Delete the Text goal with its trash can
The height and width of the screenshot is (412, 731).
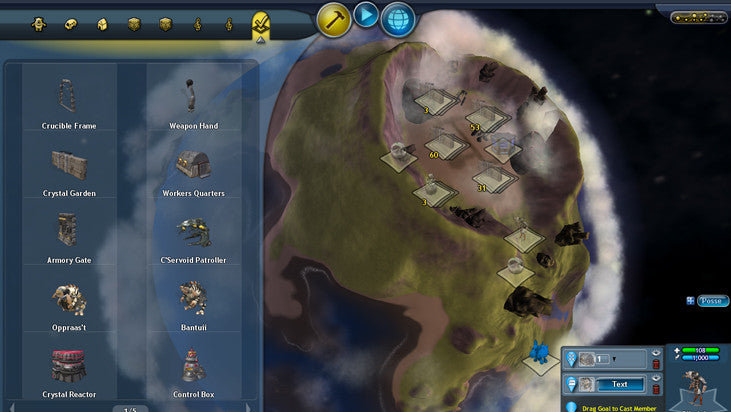pyautogui.click(x=656, y=391)
